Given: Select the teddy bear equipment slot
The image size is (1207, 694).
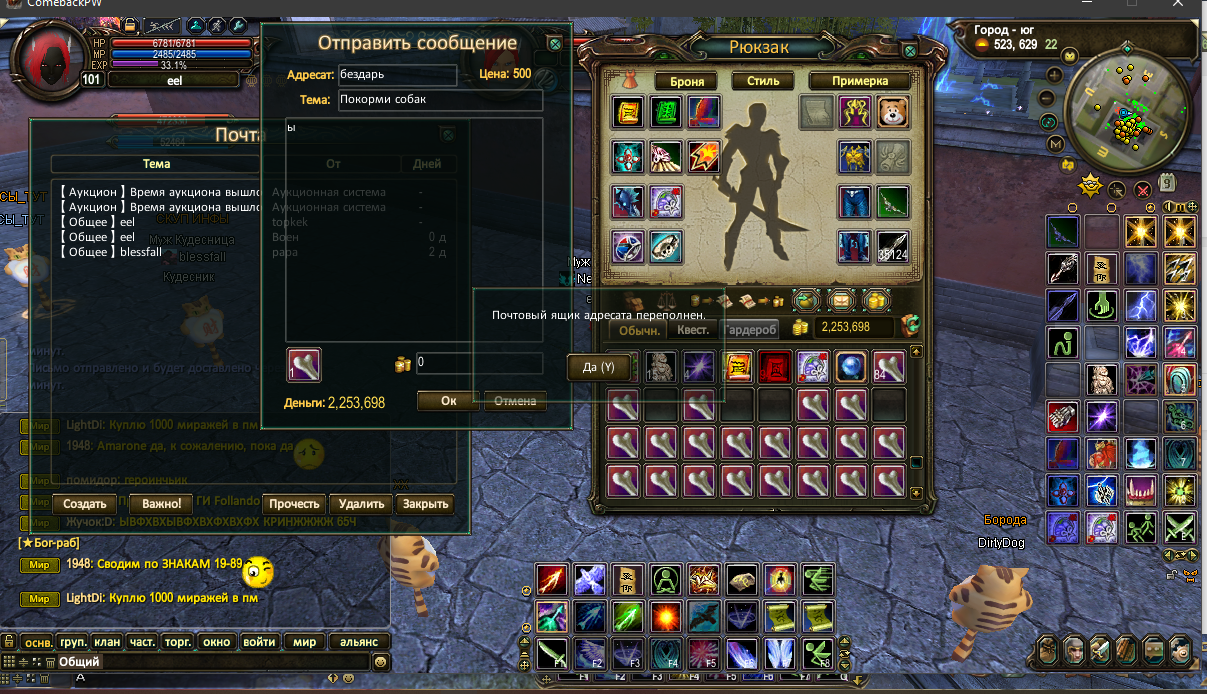Looking at the screenshot, I should pyautogui.click(x=892, y=112).
